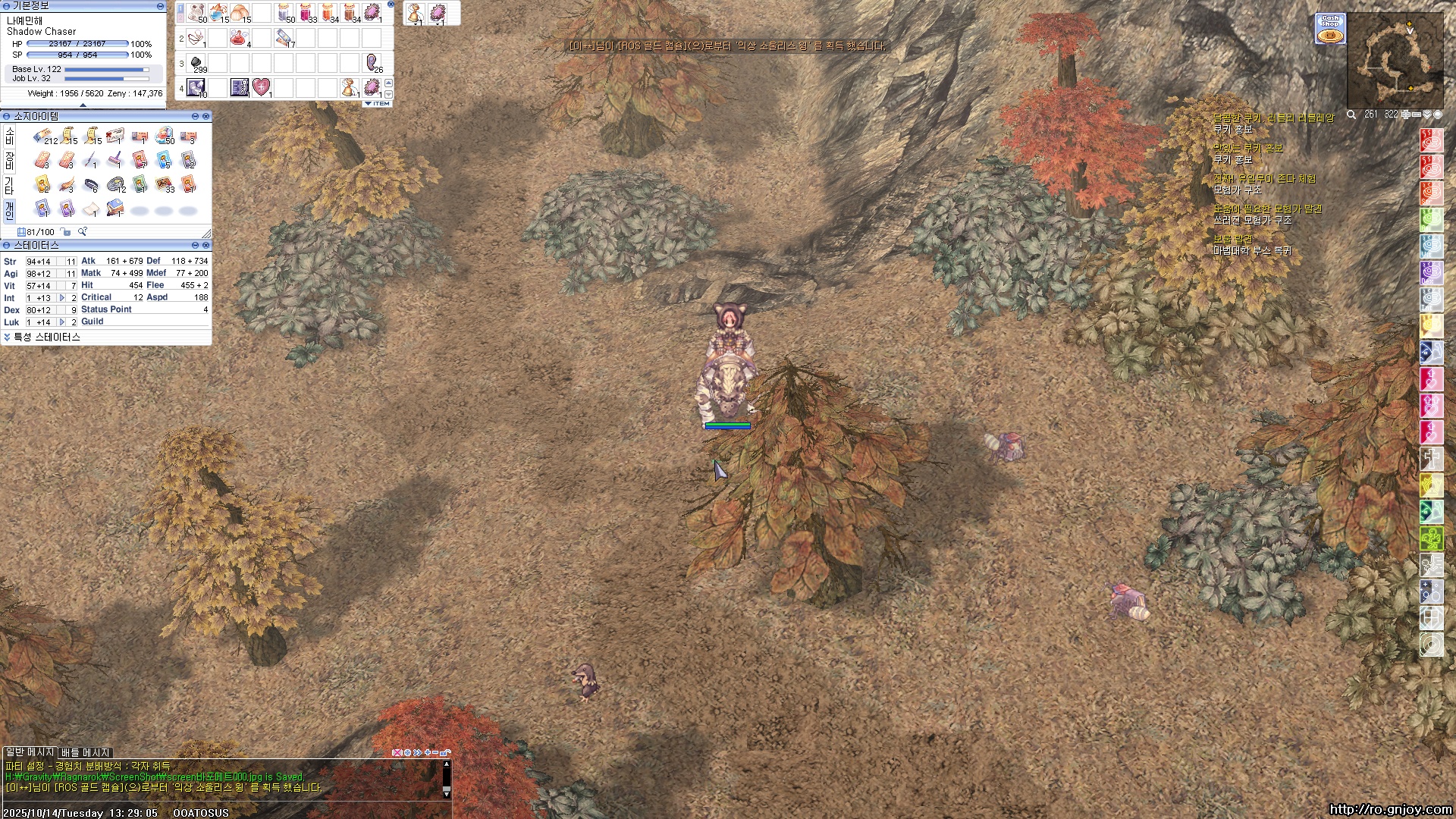Image resolution: width=1456 pixels, height=819 pixels.
Task: Zoom in the minimap with plus button
Action: [x=1405, y=115]
